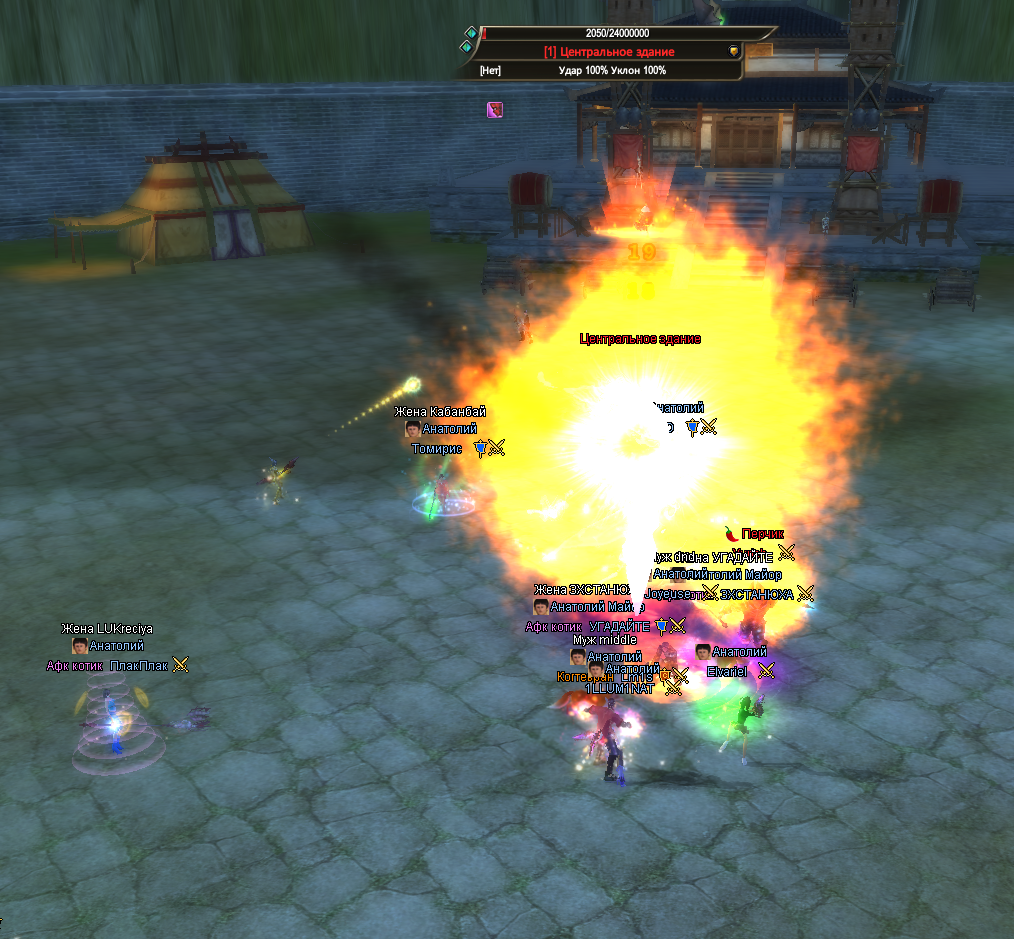
Task: Click the gold shield icon on target frame
Action: click(x=733, y=51)
